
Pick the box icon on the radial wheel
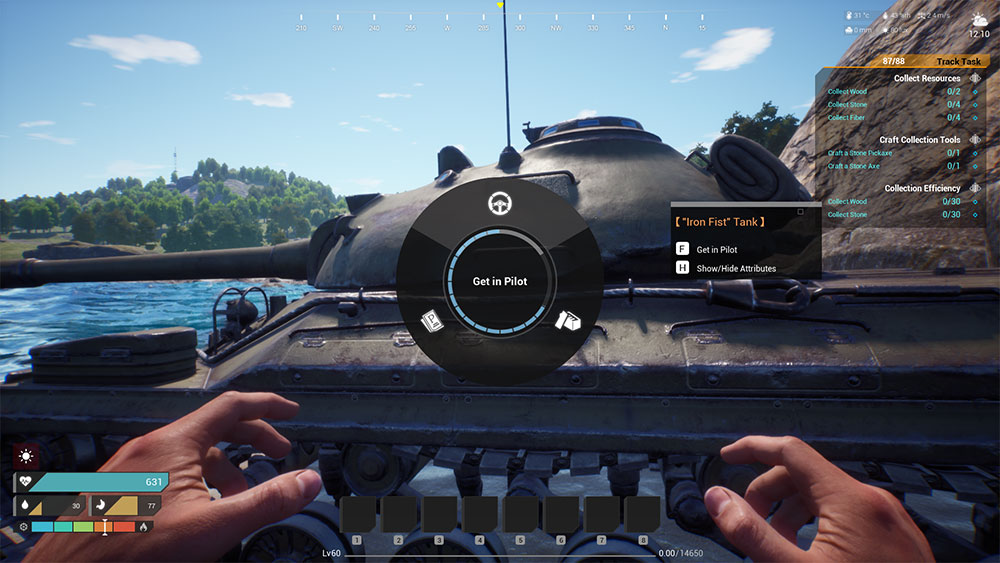click(567, 320)
